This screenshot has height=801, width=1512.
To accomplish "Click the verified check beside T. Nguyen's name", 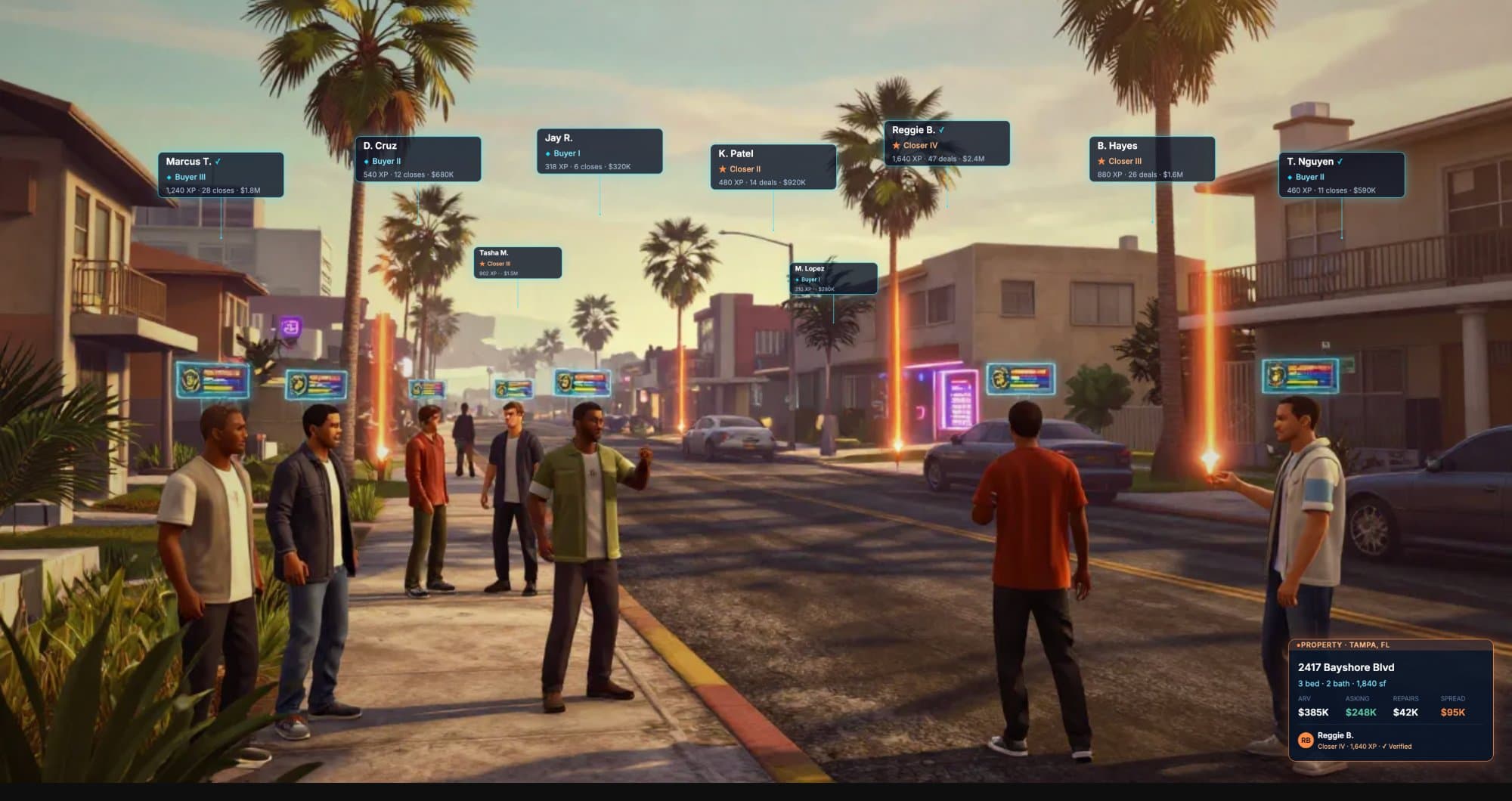I will click(1339, 160).
